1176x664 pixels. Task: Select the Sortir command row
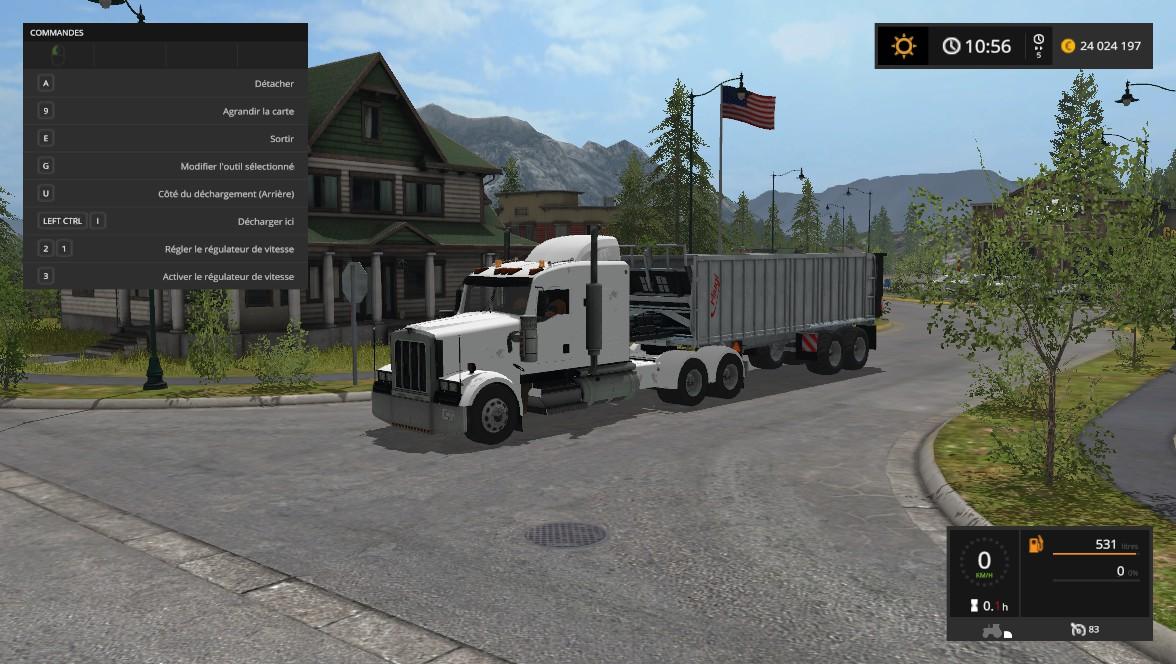click(165, 139)
